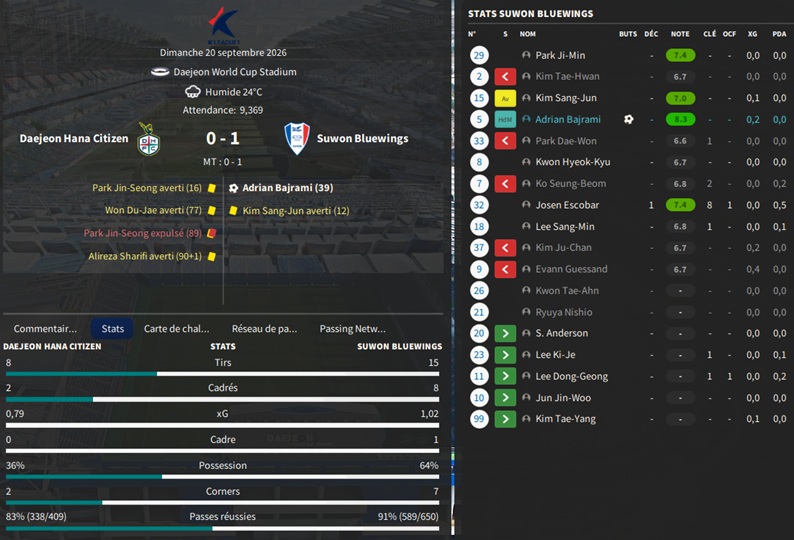This screenshot has height=540, width=794.
Task: Select the Adrian Bajrami (39) goal event
Action: point(287,188)
